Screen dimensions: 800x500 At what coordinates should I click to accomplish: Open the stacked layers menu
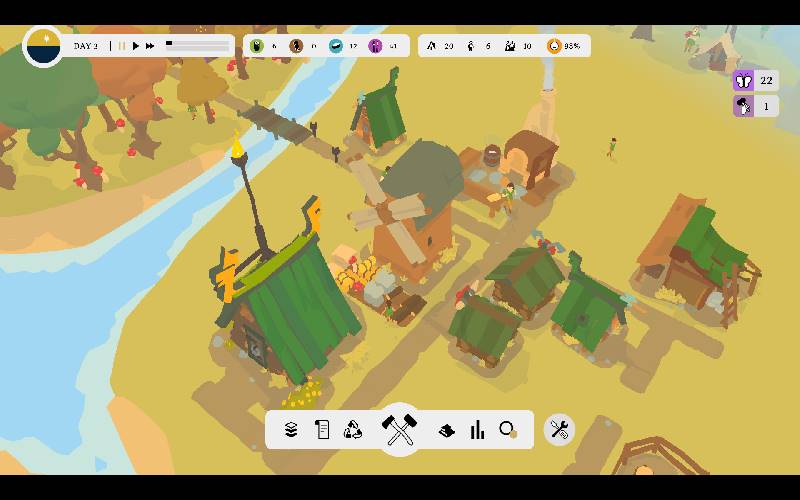tap(291, 430)
